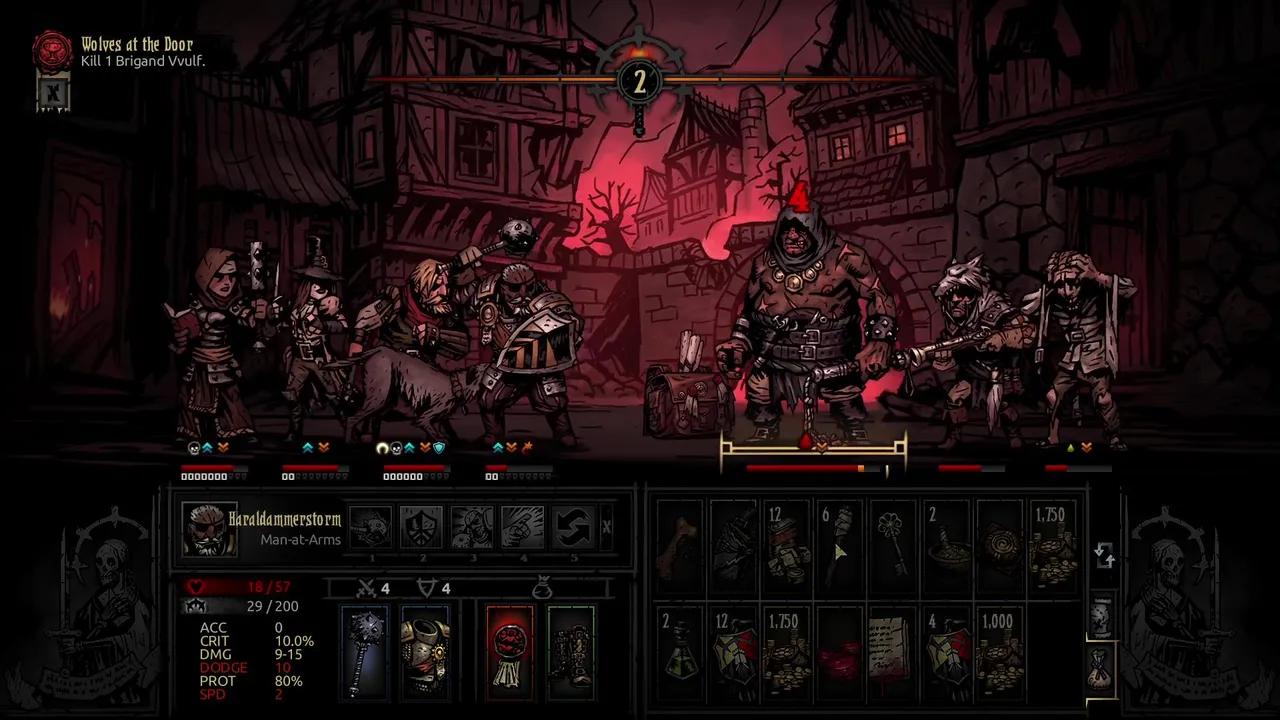Switch to the map scroll tab
The image size is (1280, 720).
tap(1099, 616)
